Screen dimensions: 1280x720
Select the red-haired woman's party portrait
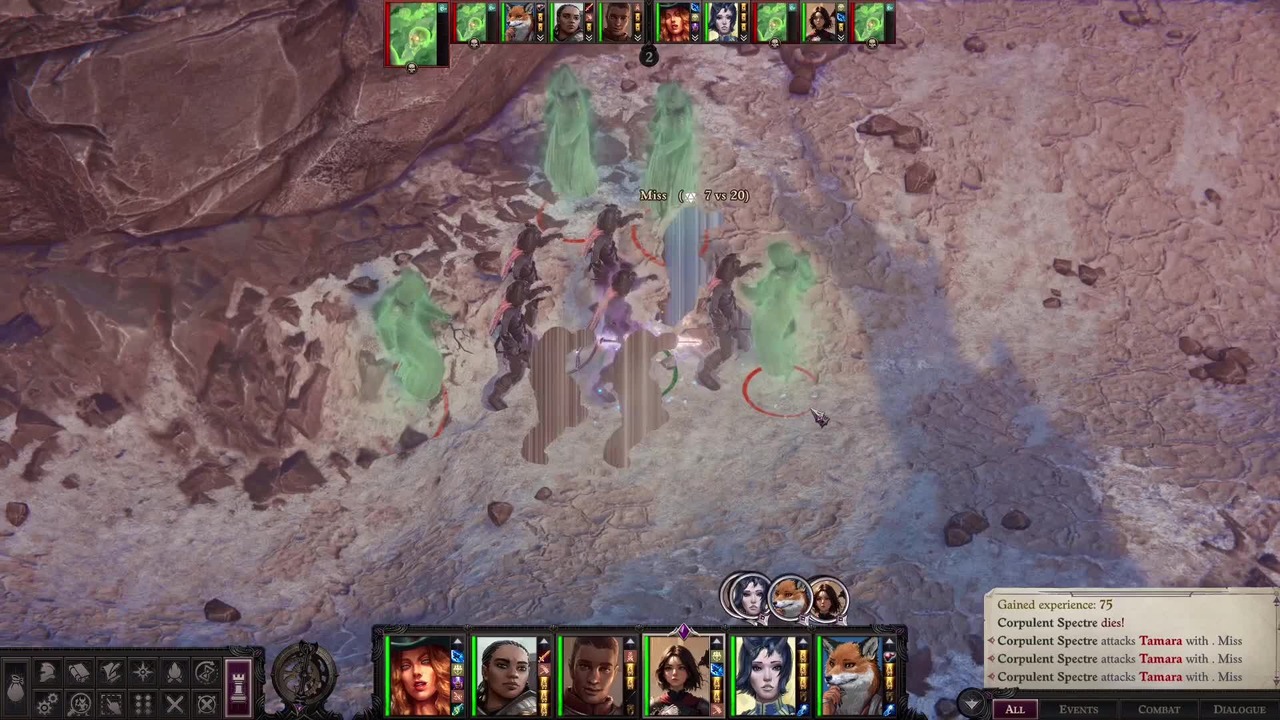(x=420, y=677)
